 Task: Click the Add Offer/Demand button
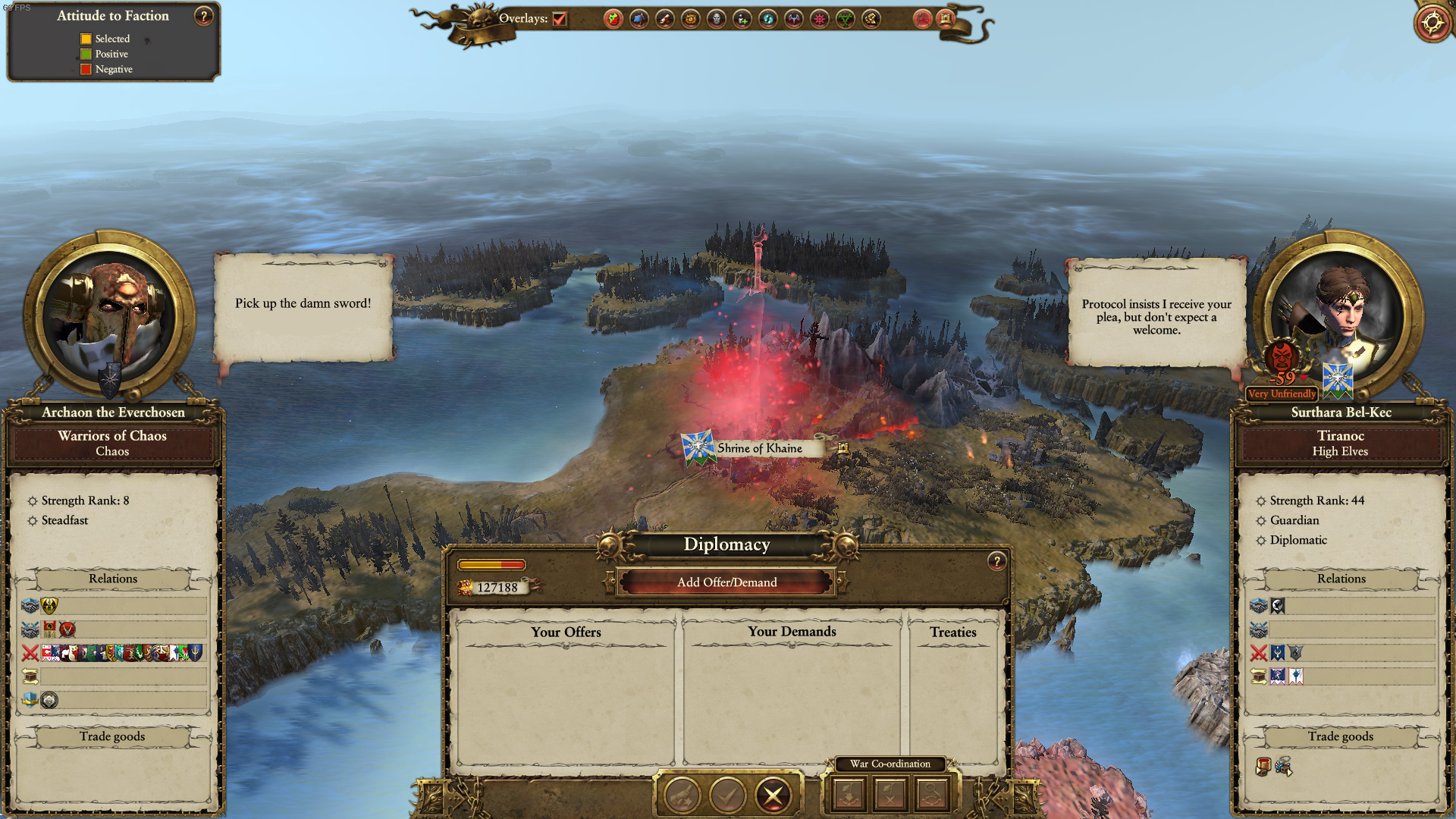pyautogui.click(x=726, y=582)
